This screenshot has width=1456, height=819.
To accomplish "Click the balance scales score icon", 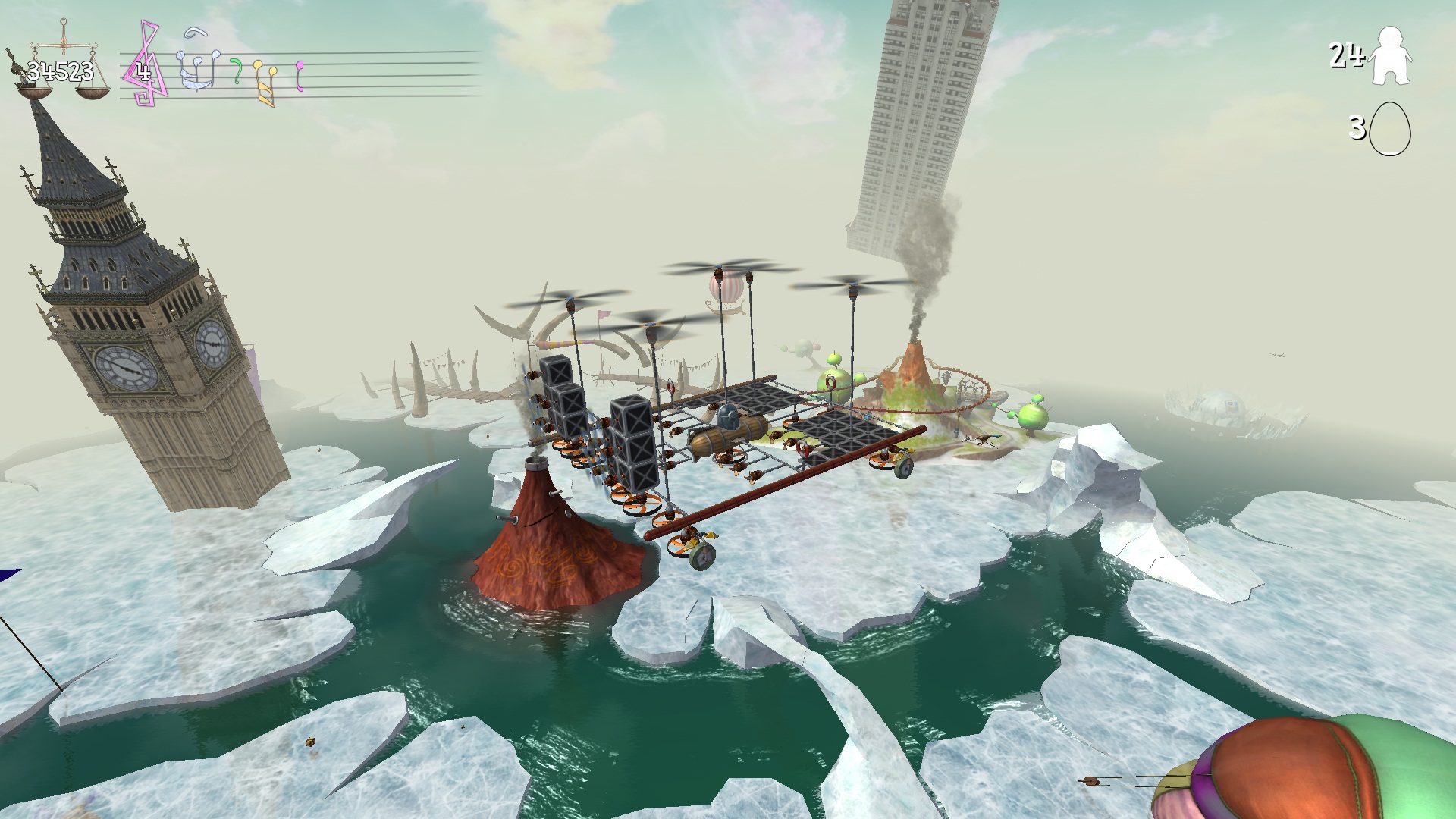I will tap(61, 67).
